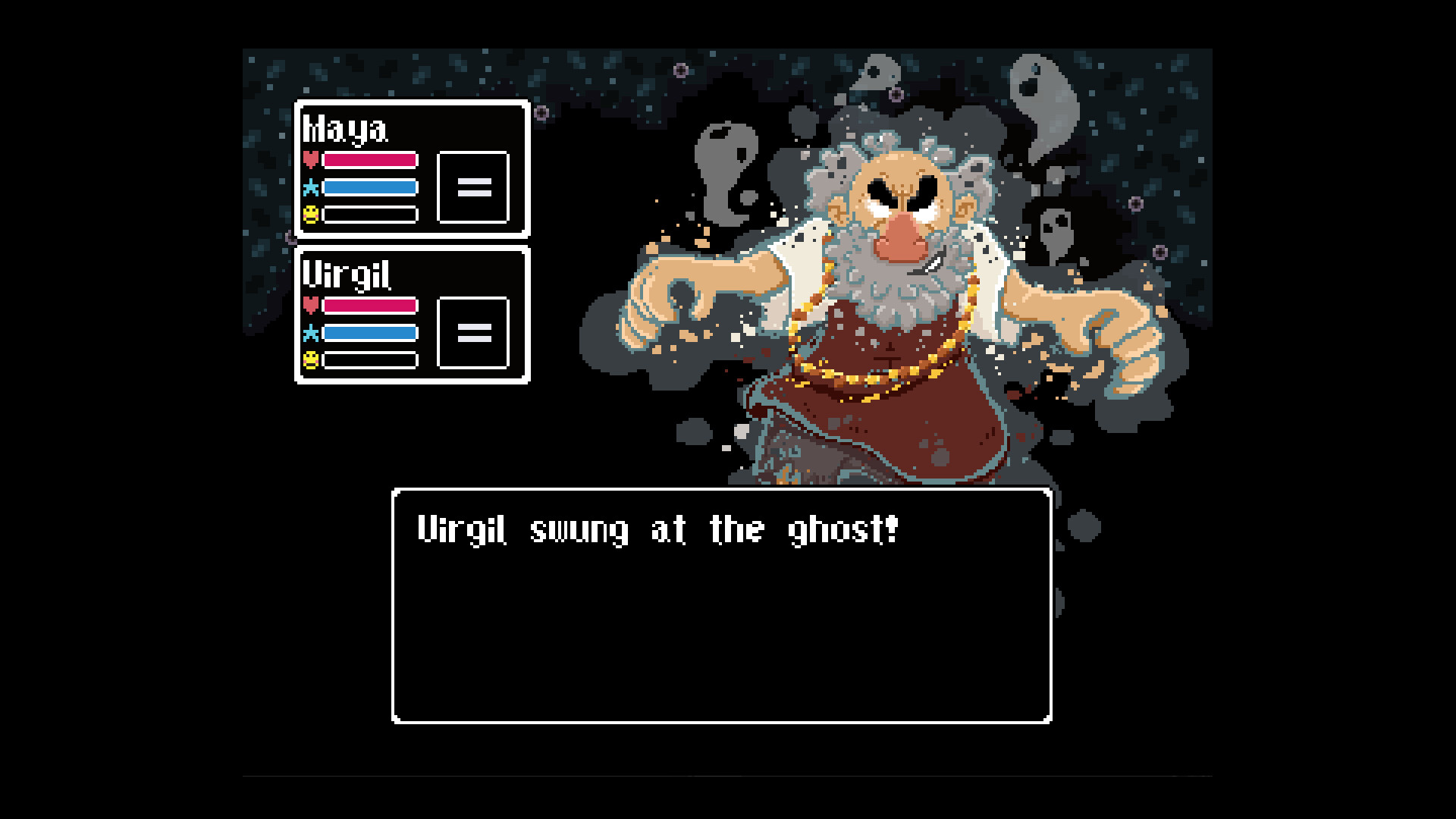
Task: Click Virgil's name label
Action: 347,275
